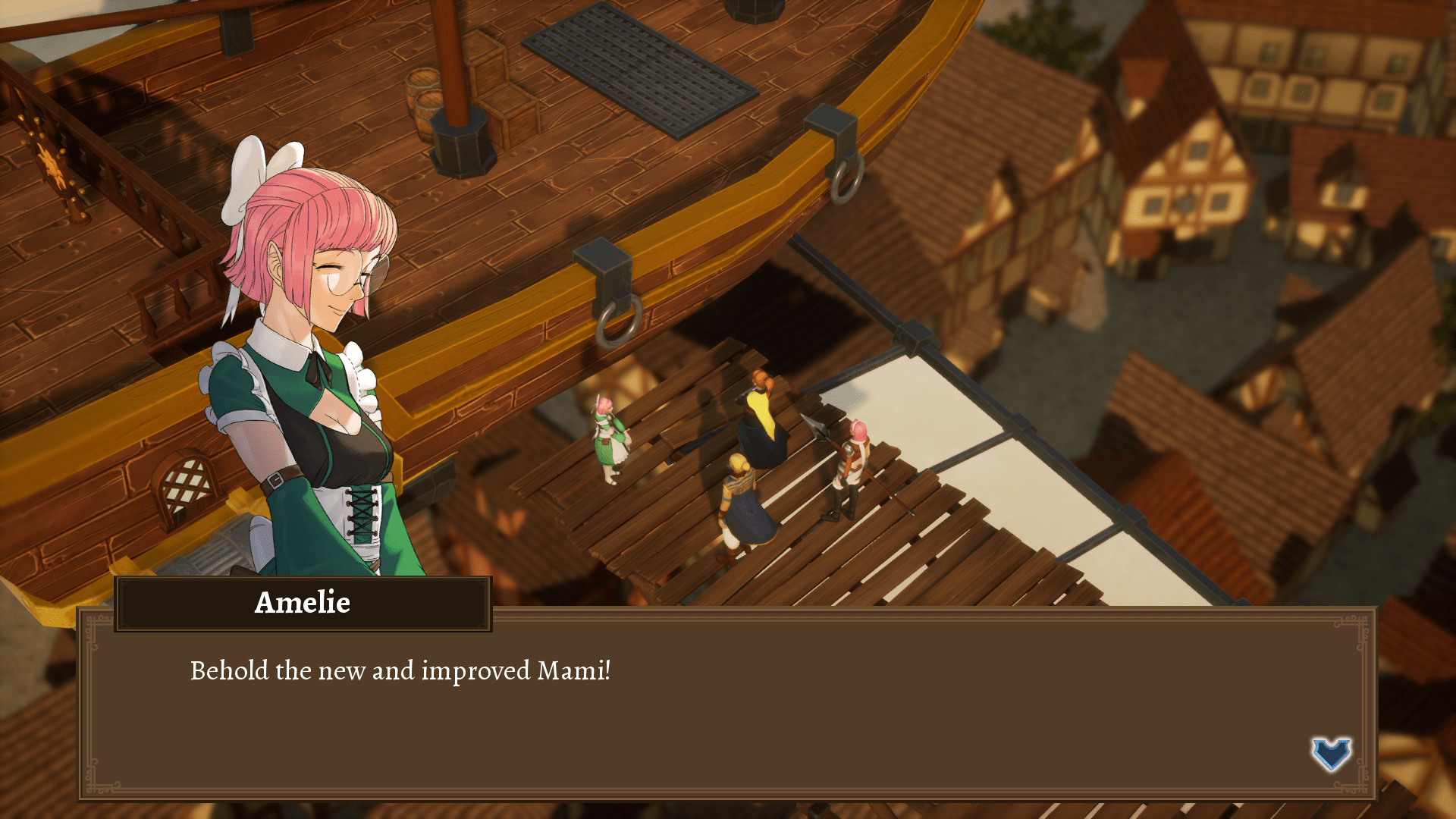The image size is (1456, 819).
Task: Advance dialogue with the blue arrow
Action: [1331, 753]
